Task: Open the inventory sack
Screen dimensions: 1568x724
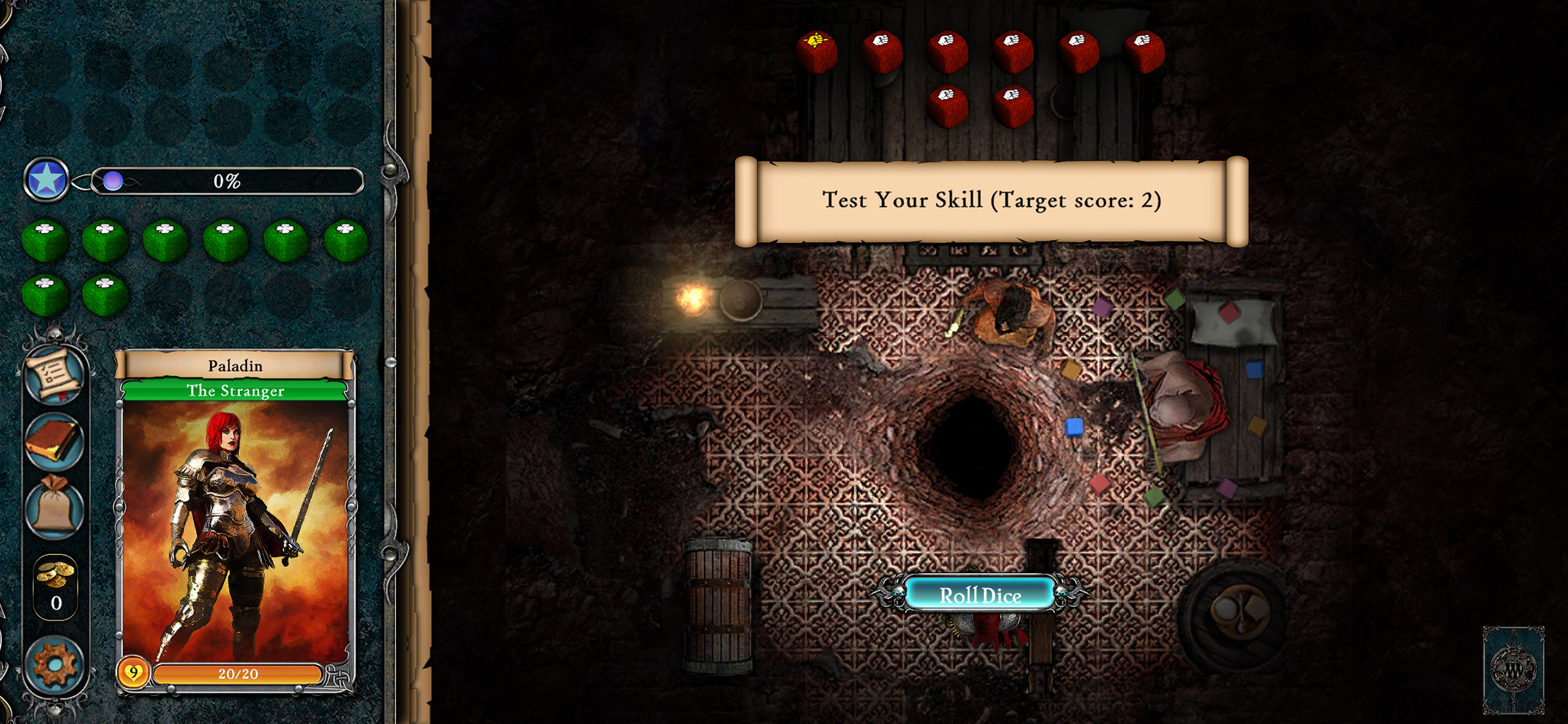Action: click(x=54, y=506)
